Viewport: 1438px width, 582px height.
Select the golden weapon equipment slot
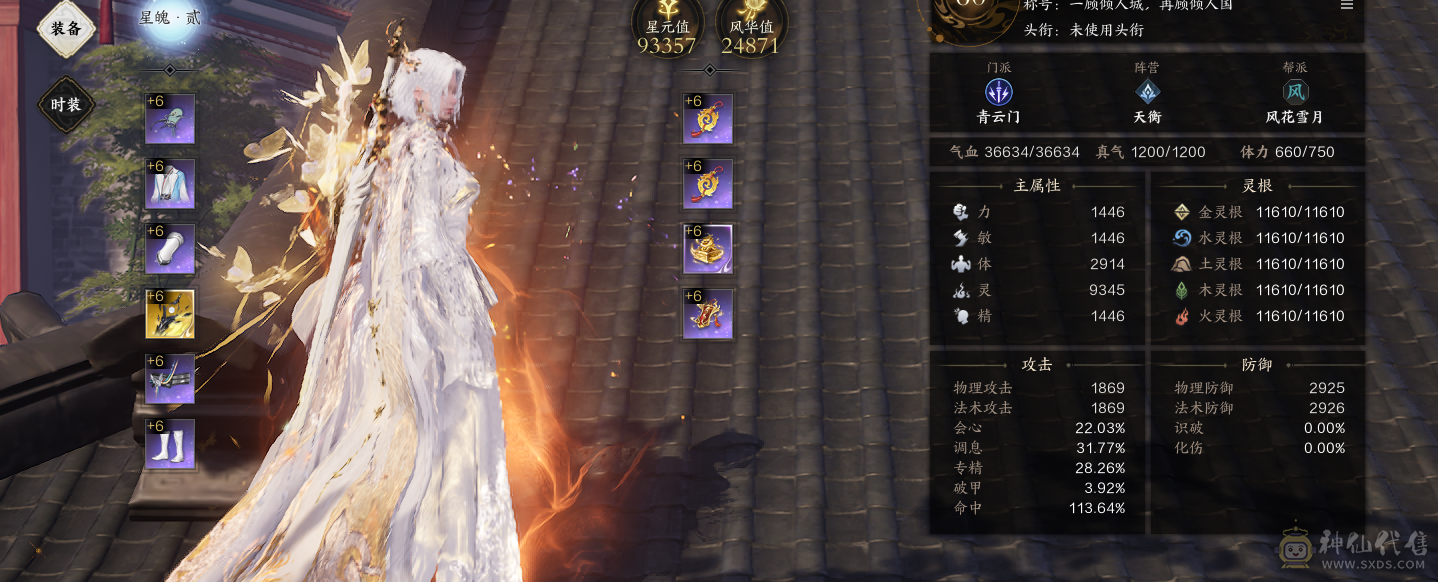click(x=170, y=314)
